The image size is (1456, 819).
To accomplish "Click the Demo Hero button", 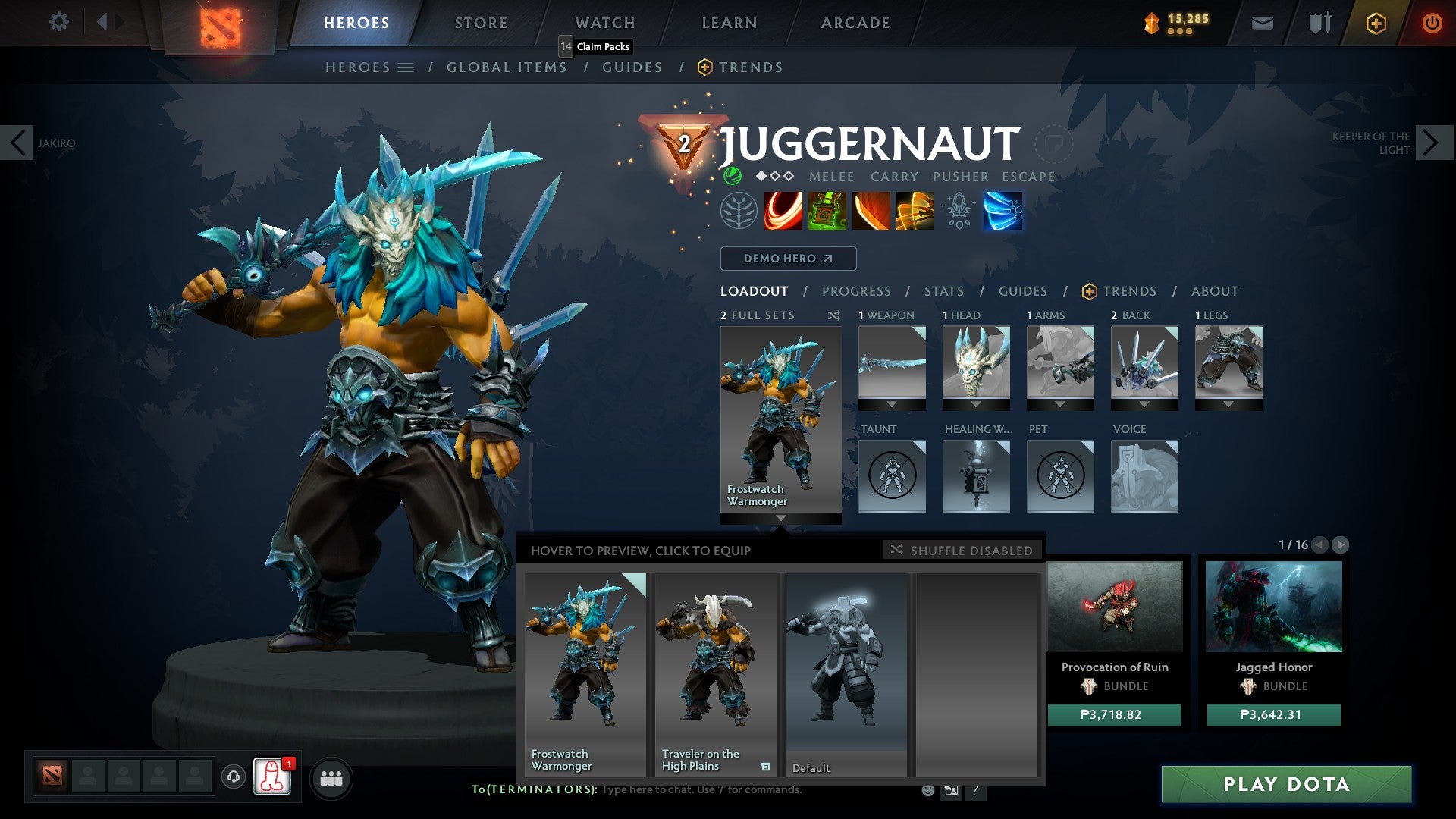I will click(x=787, y=258).
